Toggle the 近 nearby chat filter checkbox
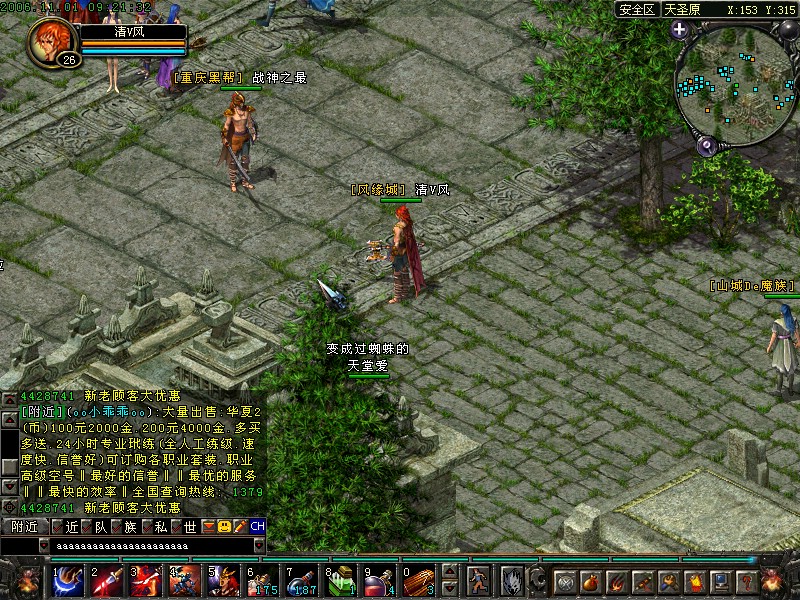 point(57,526)
